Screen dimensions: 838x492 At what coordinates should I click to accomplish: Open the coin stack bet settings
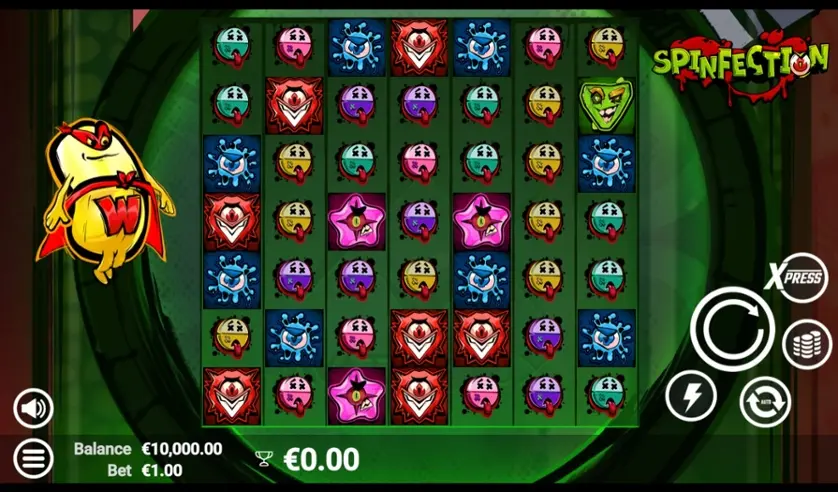click(807, 342)
